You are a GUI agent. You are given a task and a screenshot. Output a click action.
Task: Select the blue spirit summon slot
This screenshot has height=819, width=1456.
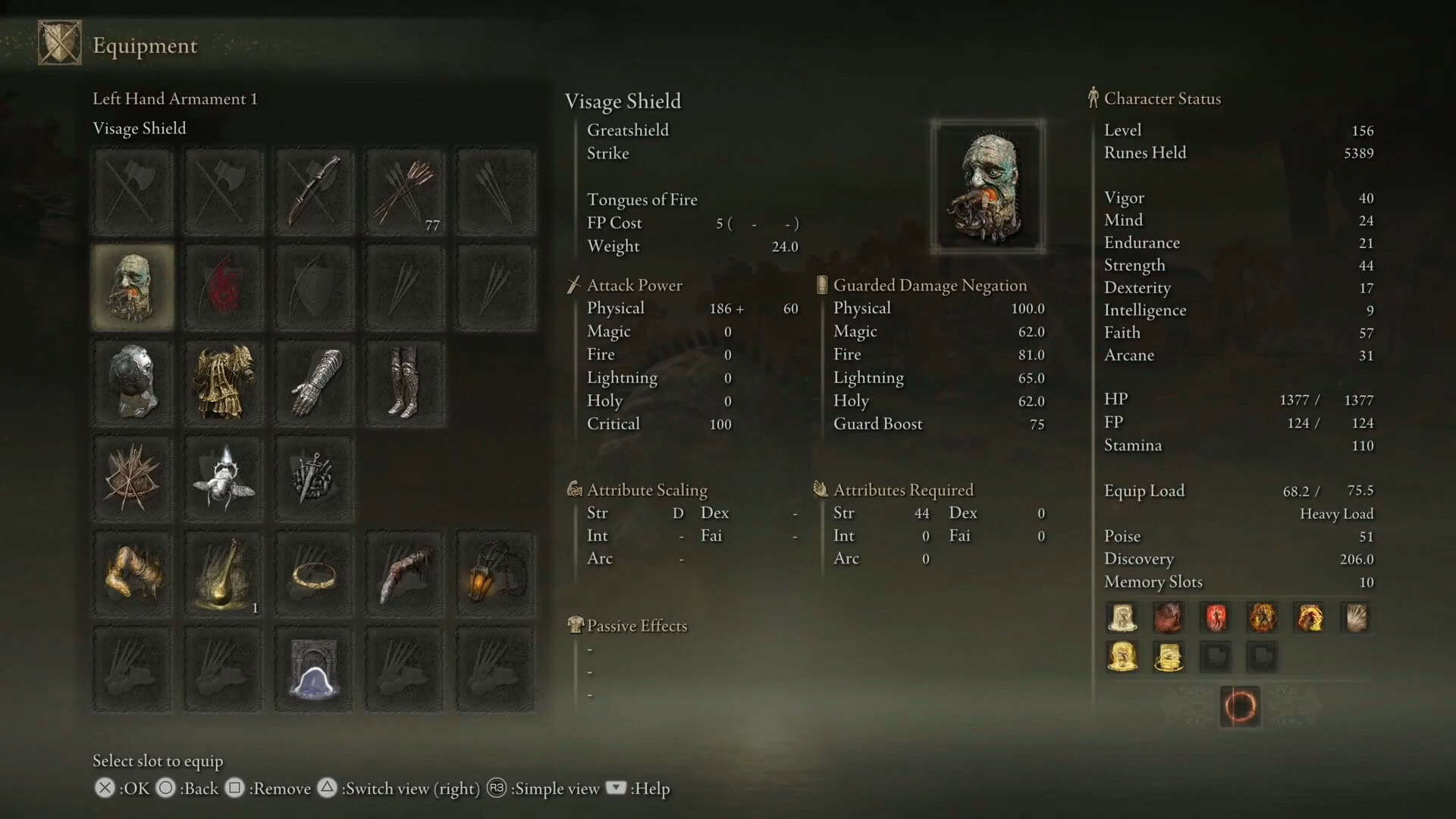314,670
